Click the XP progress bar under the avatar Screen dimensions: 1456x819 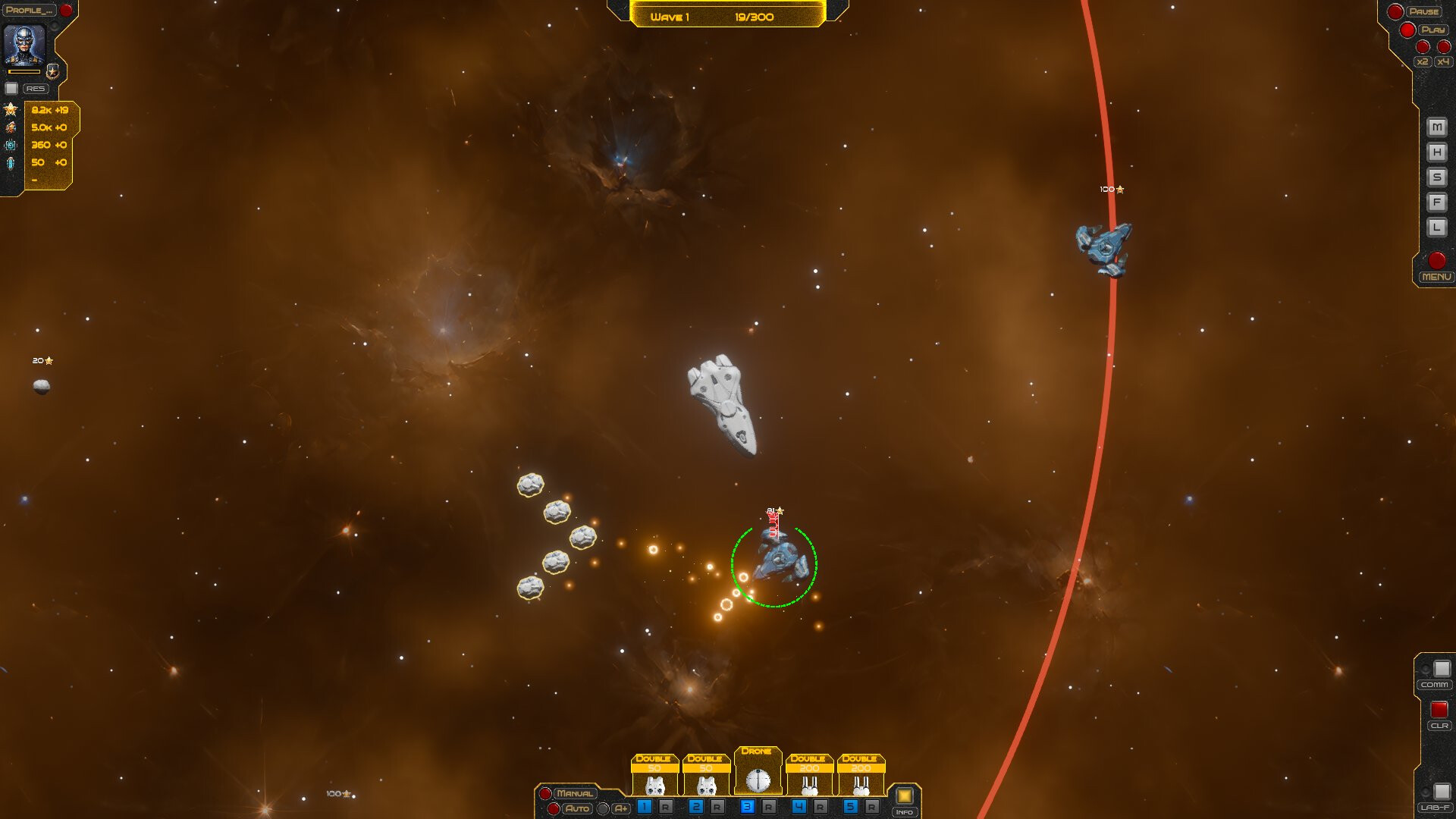24,71
